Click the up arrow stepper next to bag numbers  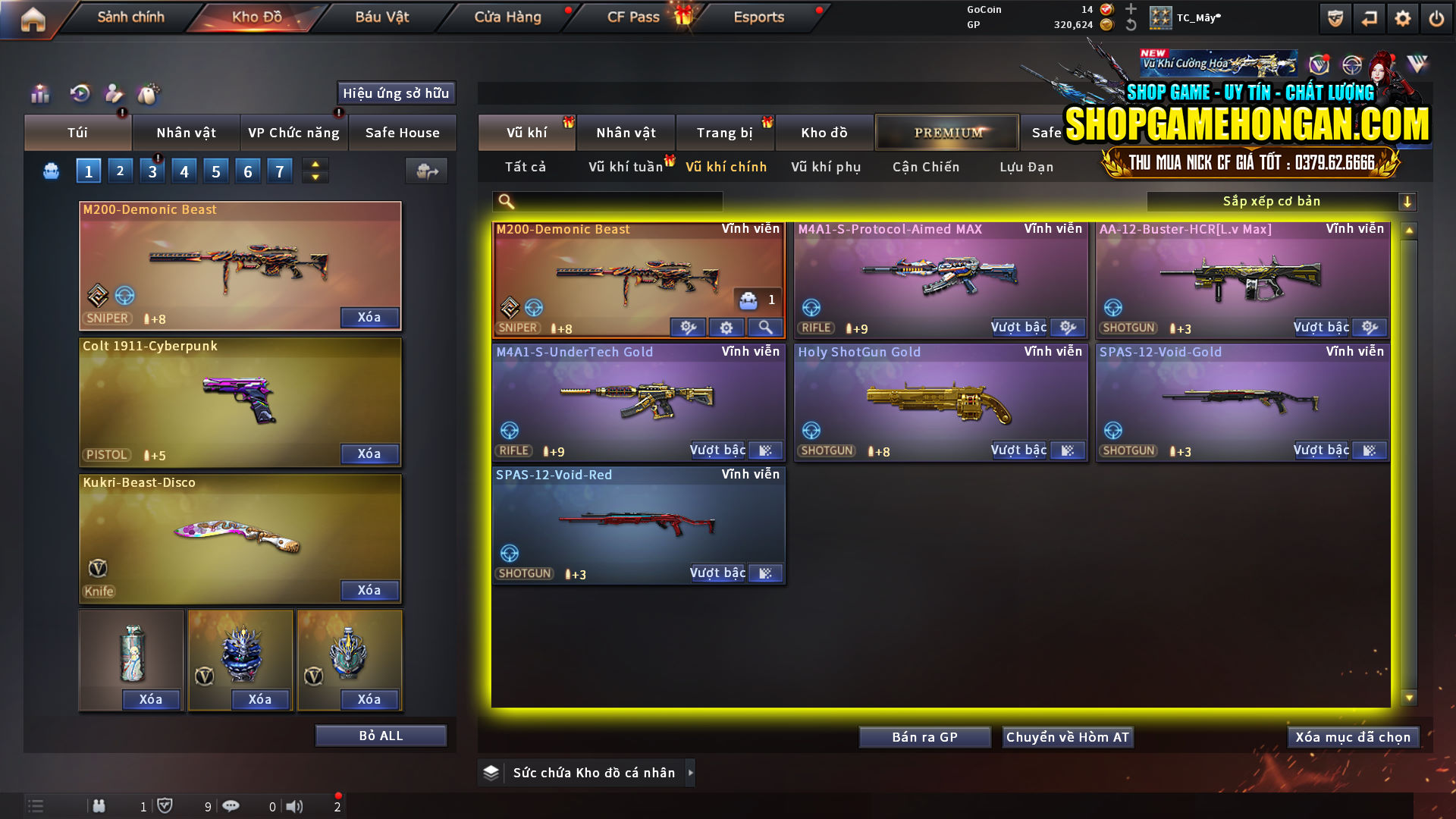315,165
